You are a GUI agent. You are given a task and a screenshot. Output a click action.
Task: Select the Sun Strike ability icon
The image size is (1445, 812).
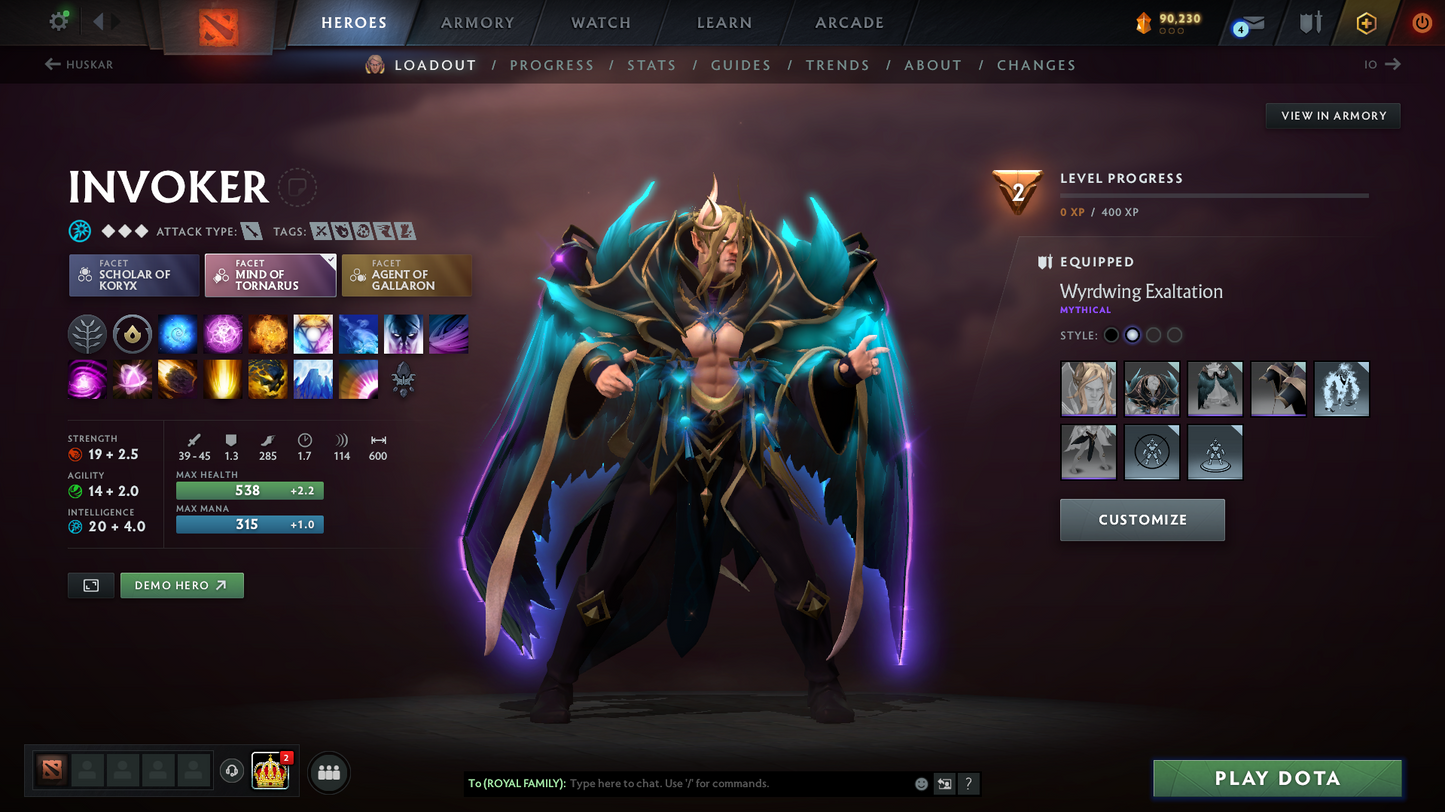tap(222, 380)
